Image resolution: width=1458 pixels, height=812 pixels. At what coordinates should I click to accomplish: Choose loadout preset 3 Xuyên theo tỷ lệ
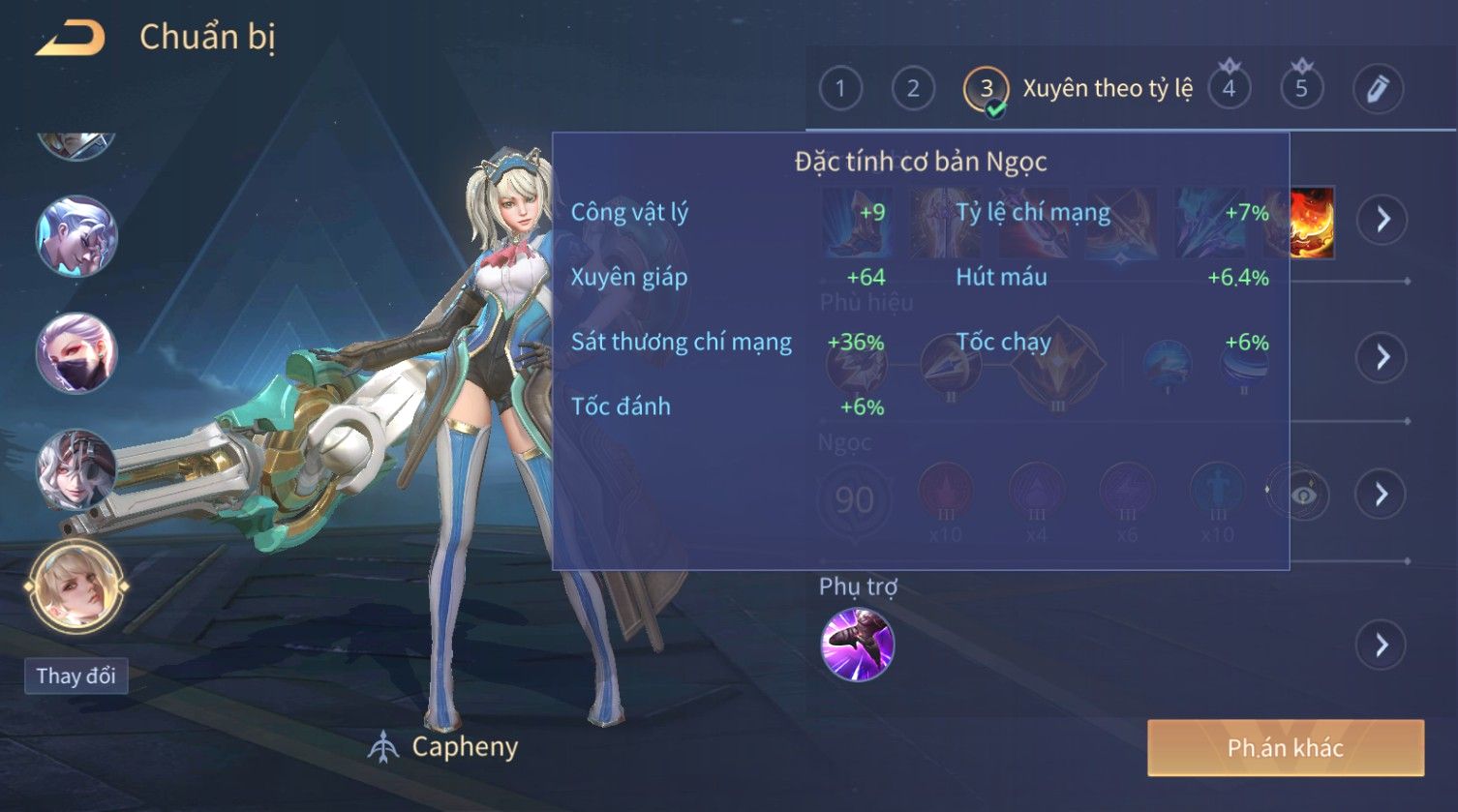(986, 90)
